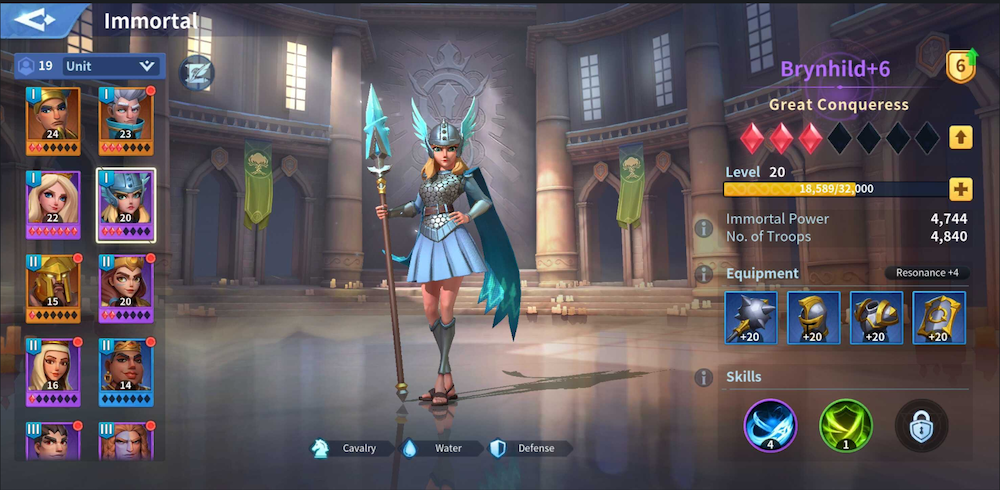1000x490 pixels.
Task: View the Resonance +4 bonus
Action: (927, 273)
